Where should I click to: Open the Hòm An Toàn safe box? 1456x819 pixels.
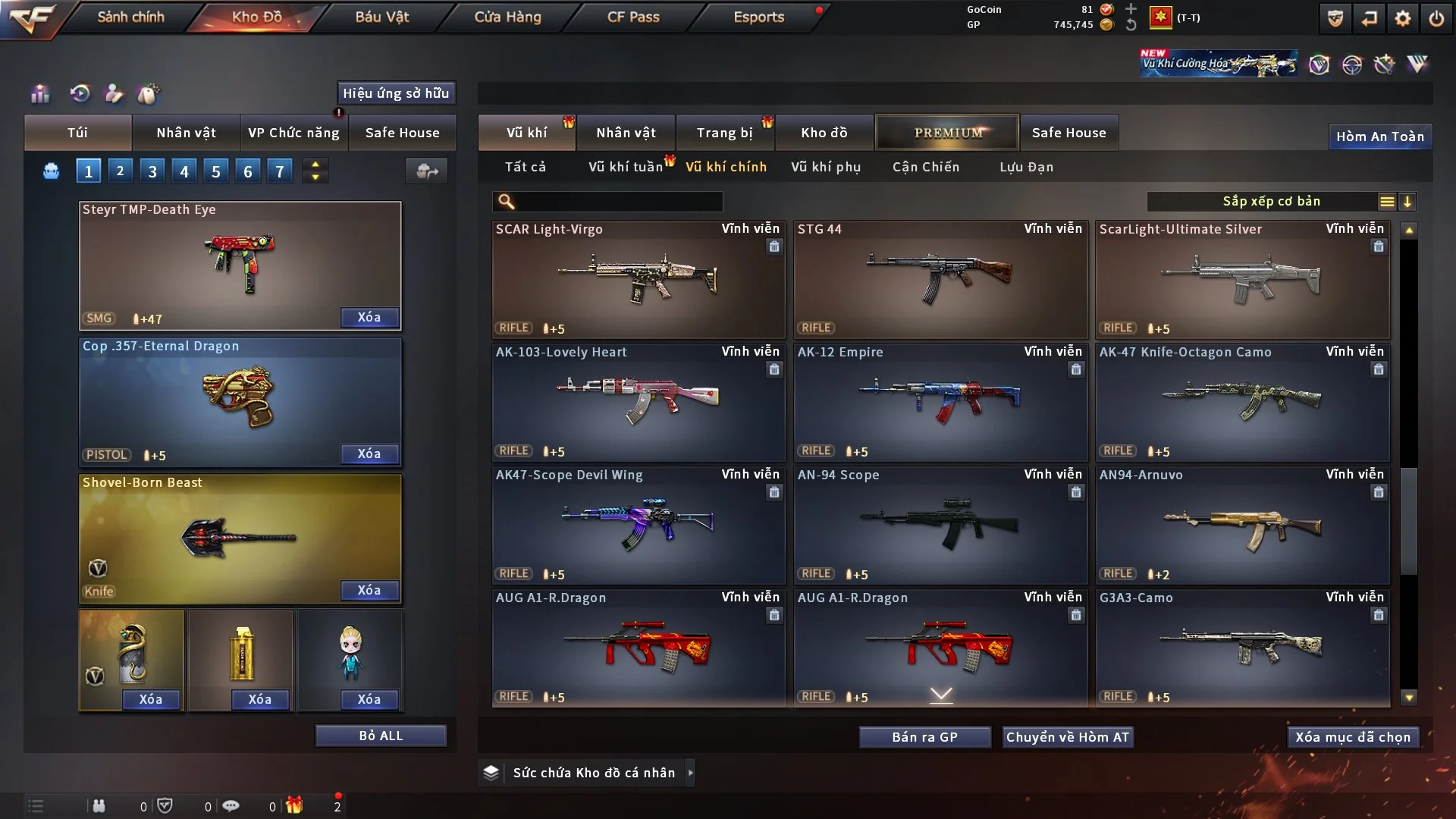pos(1379,136)
